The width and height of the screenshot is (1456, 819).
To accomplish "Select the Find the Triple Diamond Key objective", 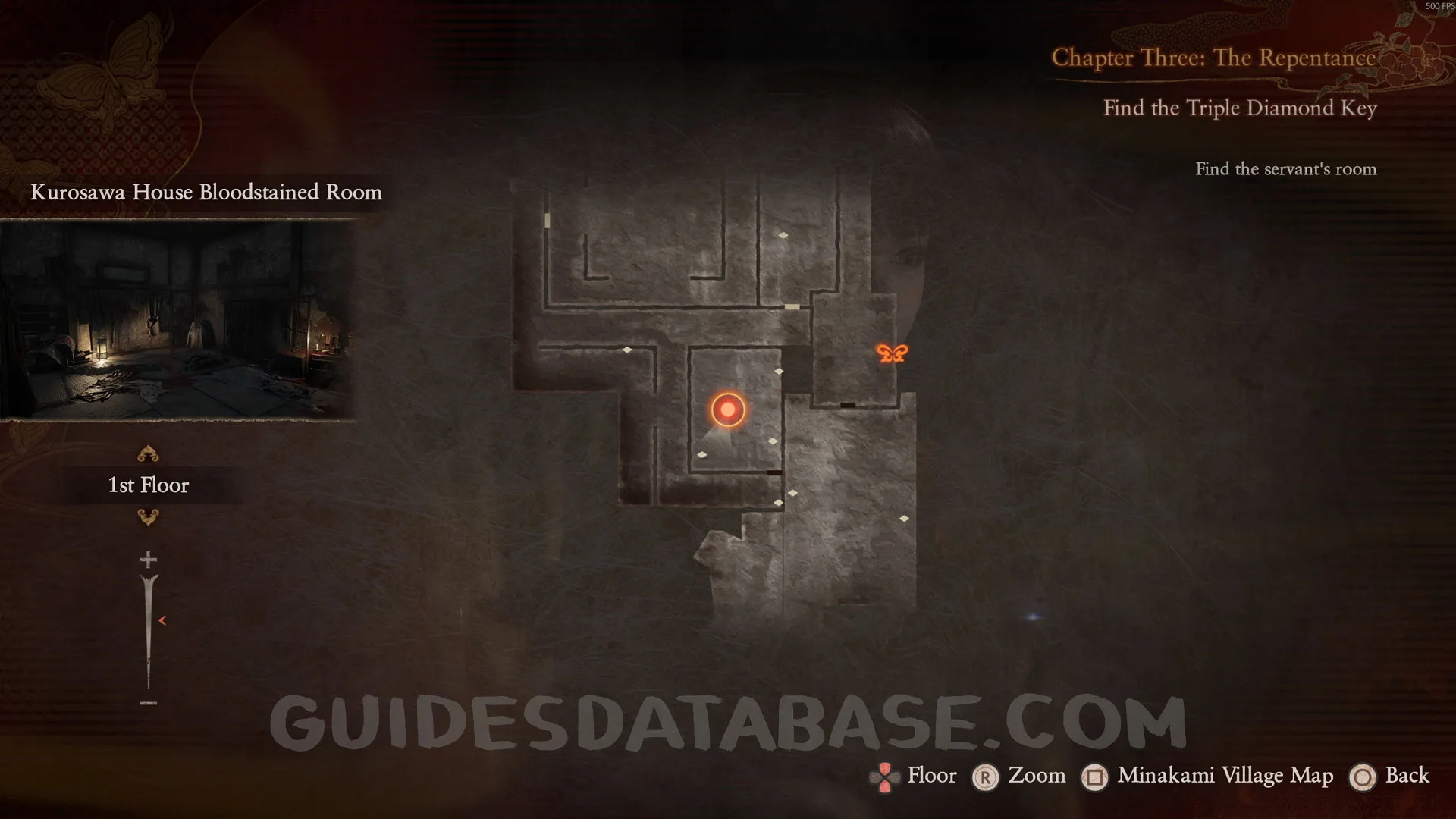I will (1239, 108).
